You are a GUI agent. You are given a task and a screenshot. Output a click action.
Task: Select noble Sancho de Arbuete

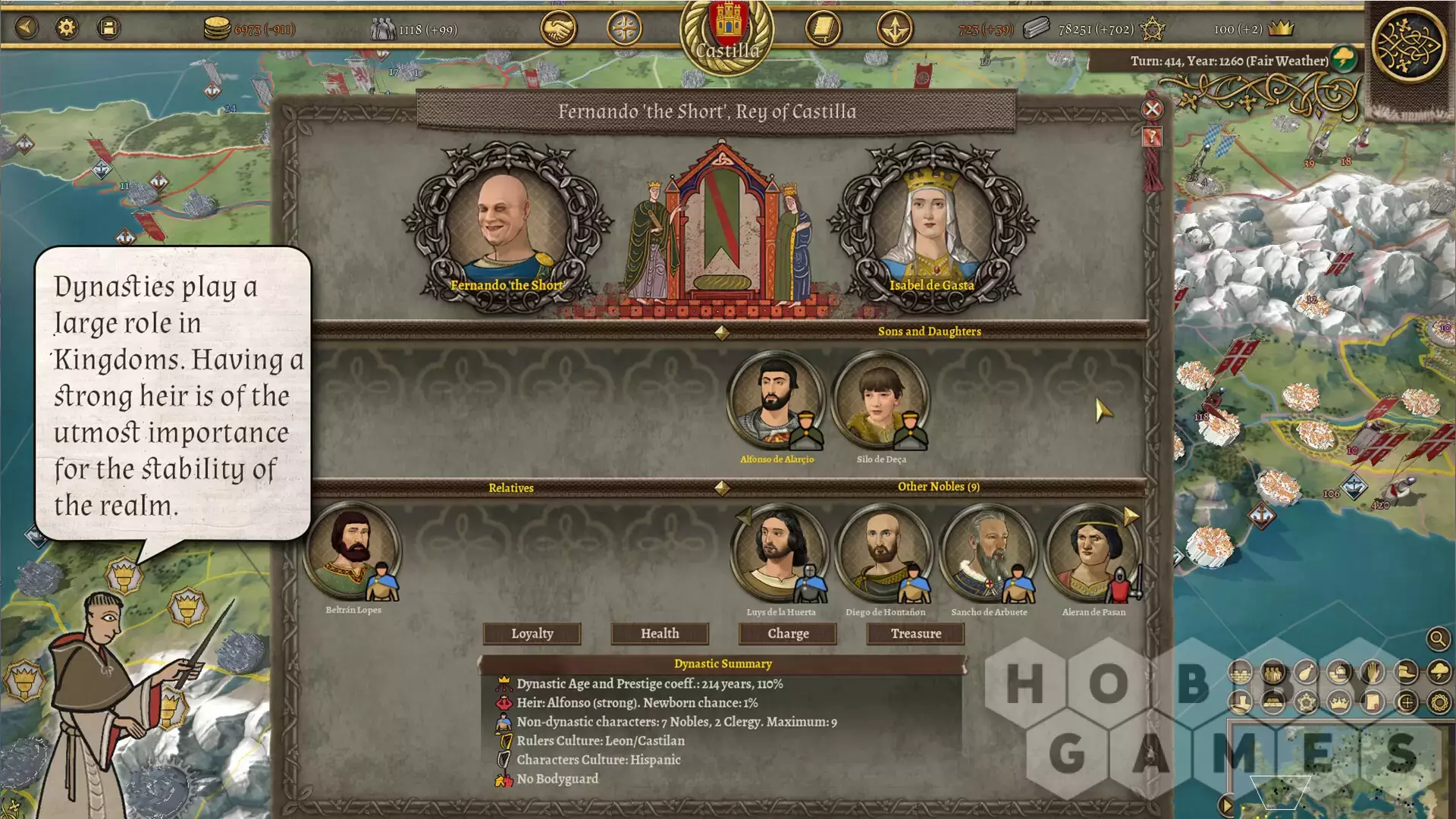(988, 552)
